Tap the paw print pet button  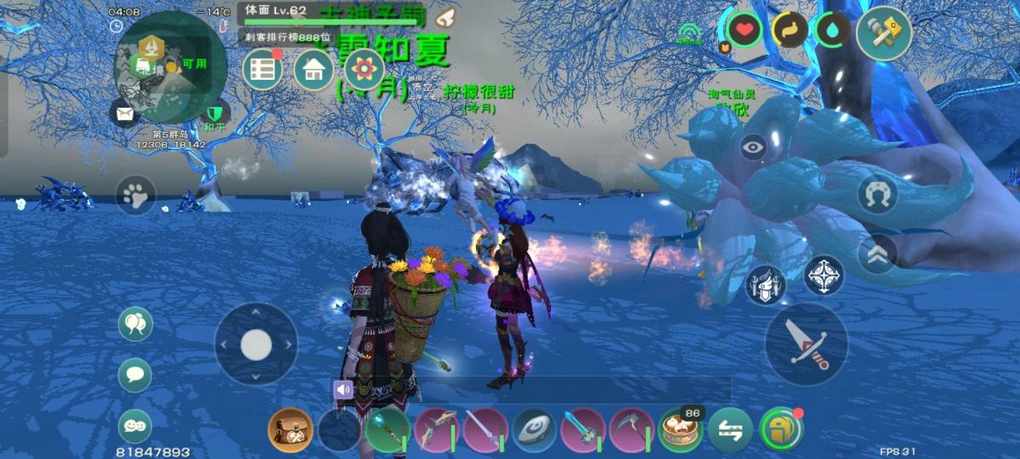[135, 195]
